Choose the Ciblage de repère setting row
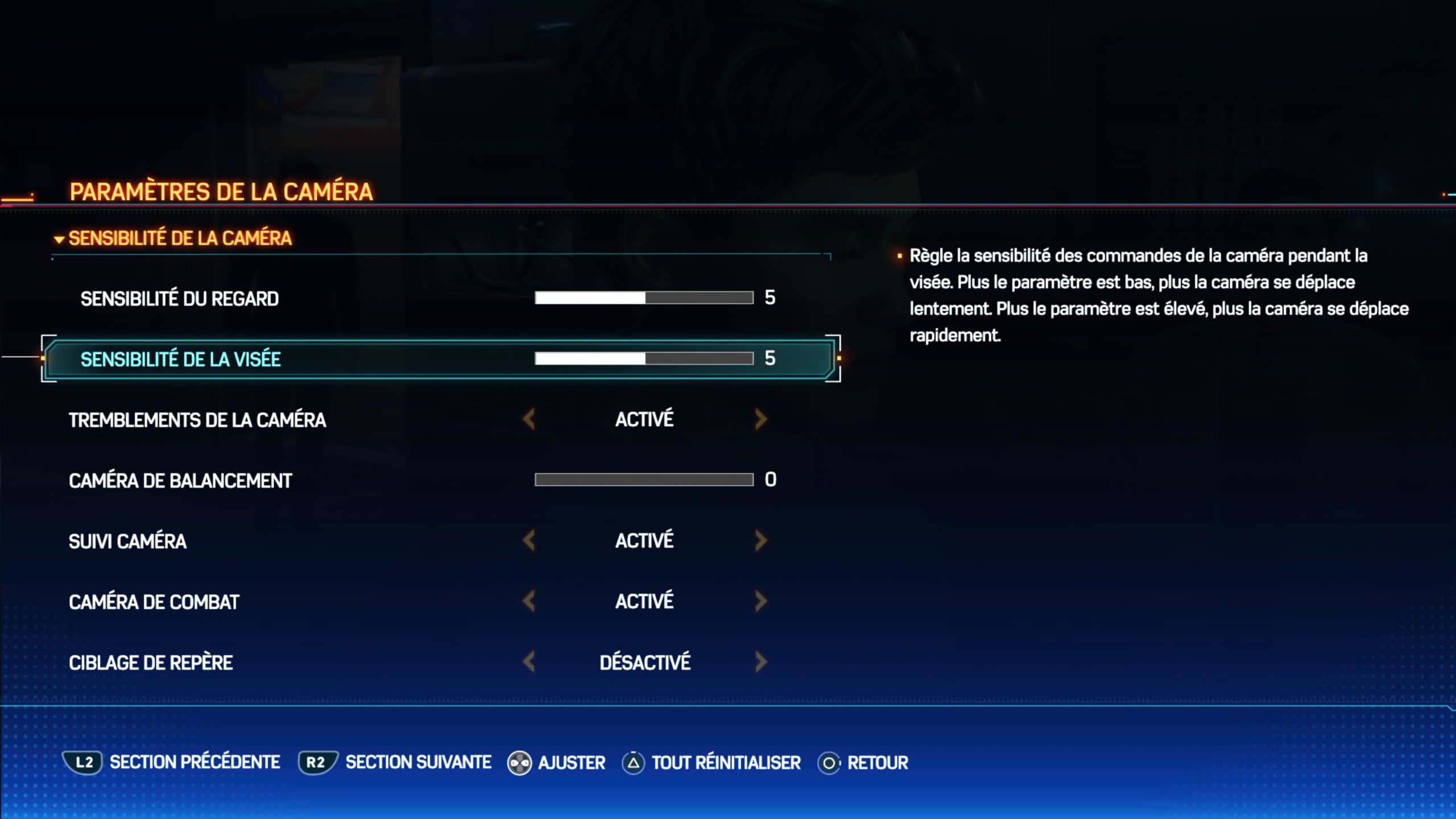Viewport: 1456px width, 819px height. (x=151, y=663)
